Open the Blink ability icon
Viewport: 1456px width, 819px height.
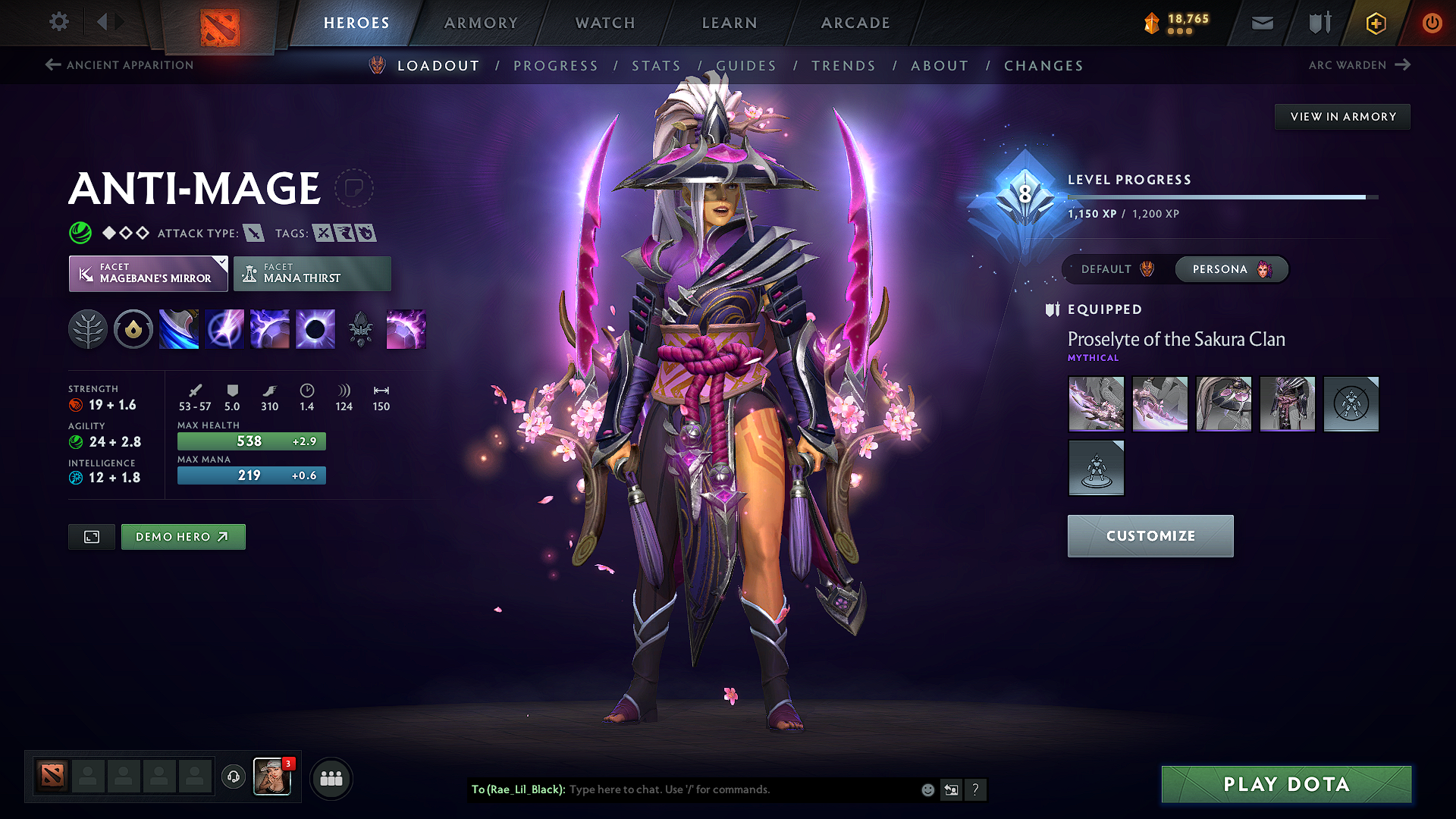(224, 328)
